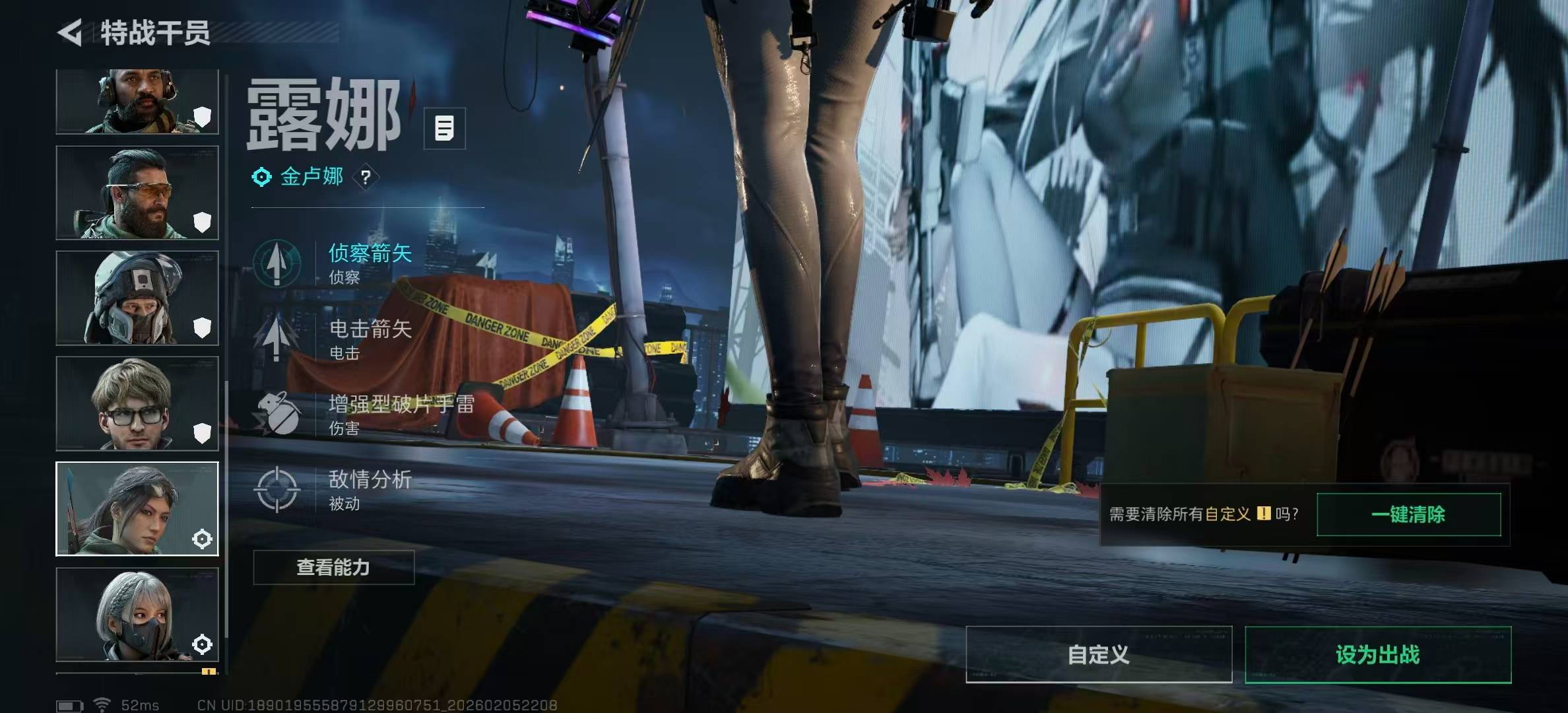Pick the blond operator with black glasses

pyautogui.click(x=137, y=403)
